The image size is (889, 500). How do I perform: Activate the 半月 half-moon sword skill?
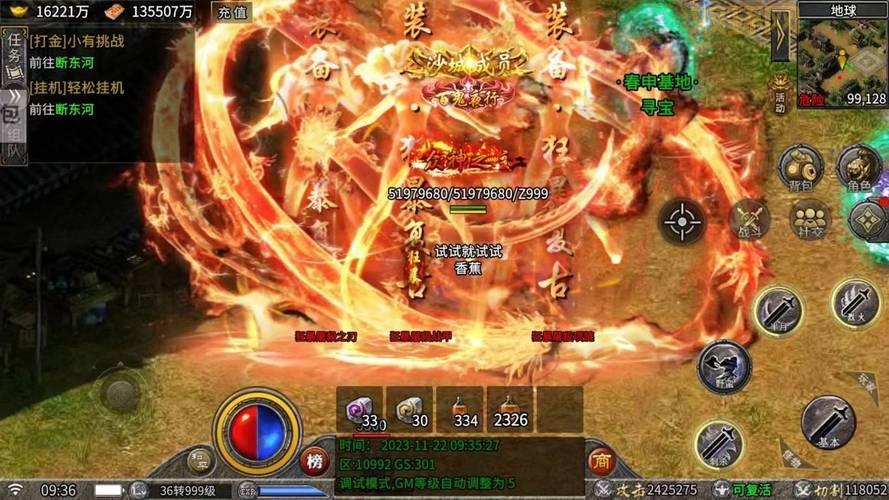tap(778, 308)
